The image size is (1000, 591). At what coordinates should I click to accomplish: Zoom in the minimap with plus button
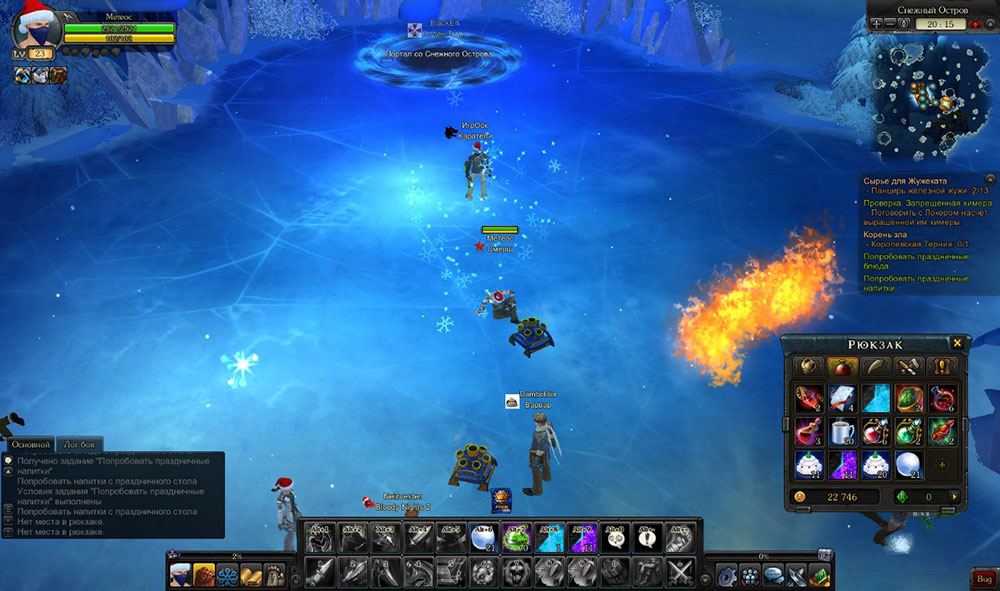pos(876,24)
